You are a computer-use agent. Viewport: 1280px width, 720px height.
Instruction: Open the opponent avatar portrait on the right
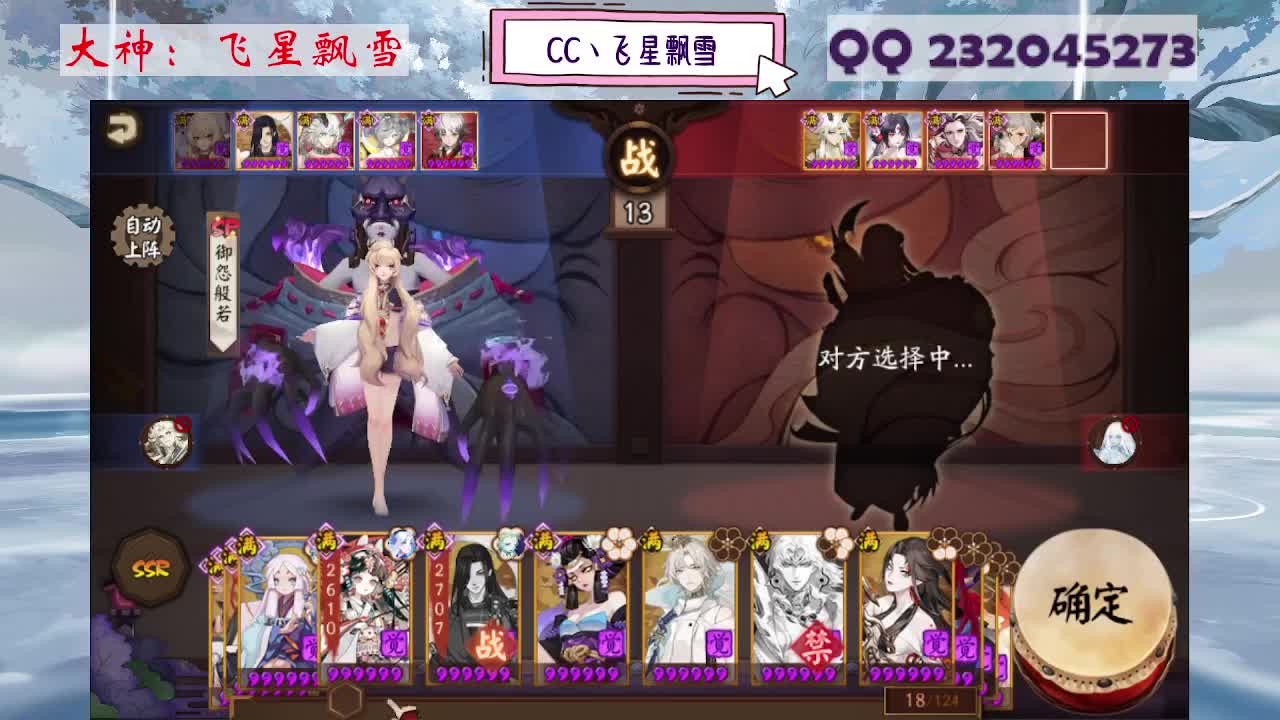1117,440
